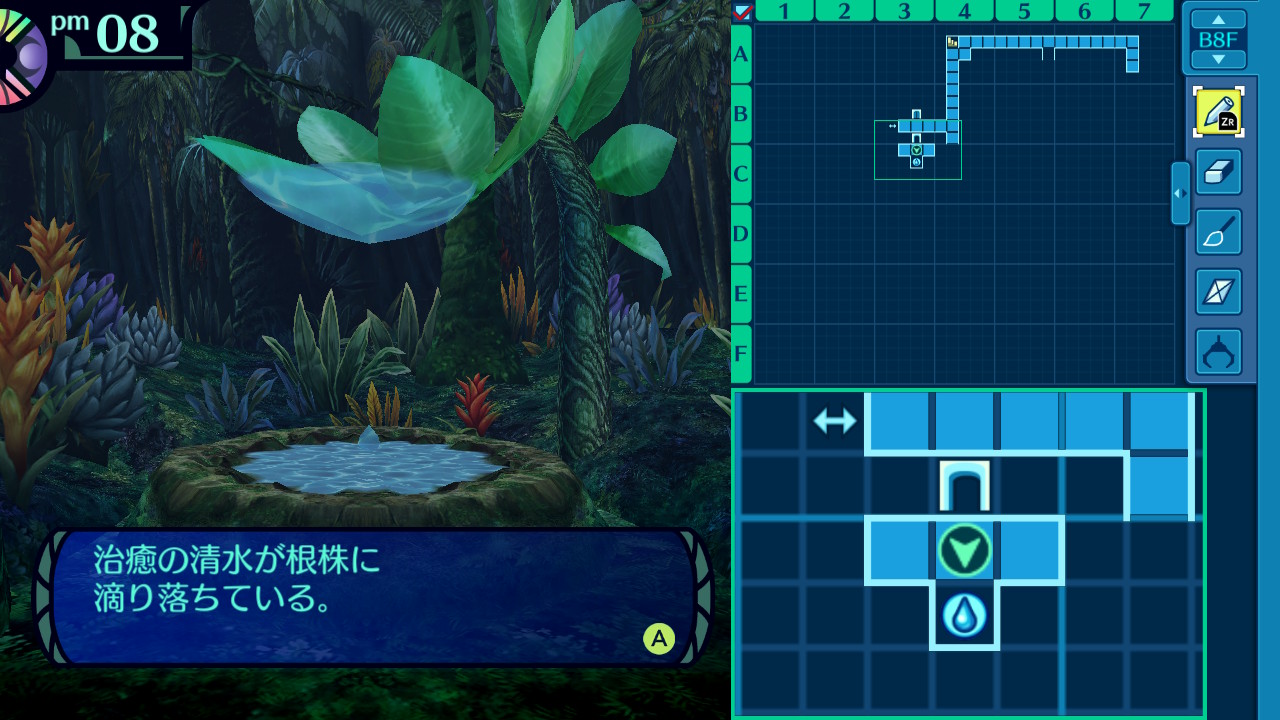Go up one floor from B8F
Image resolution: width=1280 pixels, height=720 pixels.
(x=1218, y=19)
